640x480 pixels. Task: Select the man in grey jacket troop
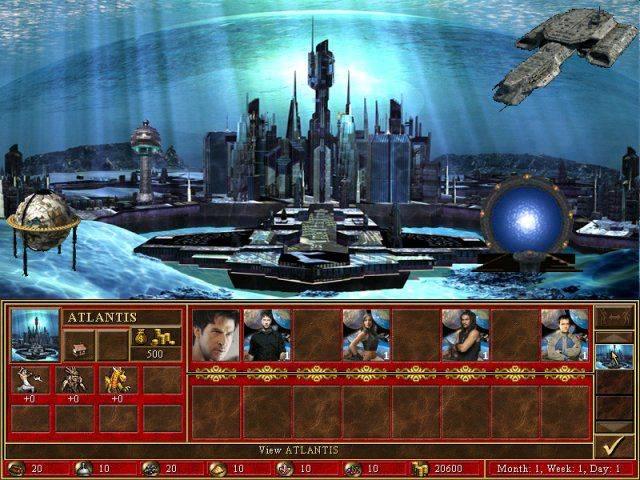click(564, 334)
